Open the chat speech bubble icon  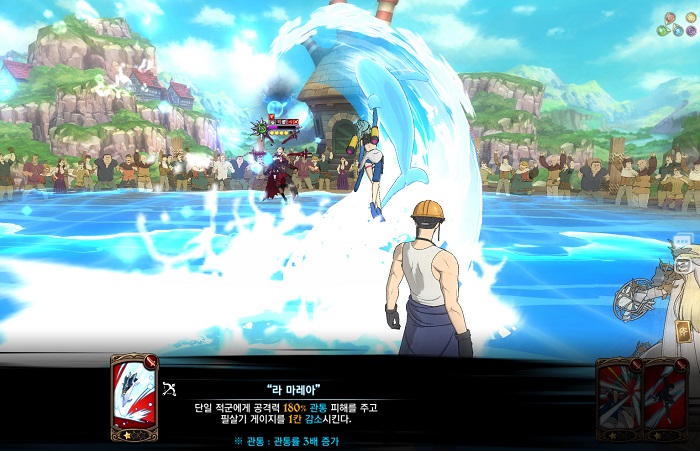point(682,242)
